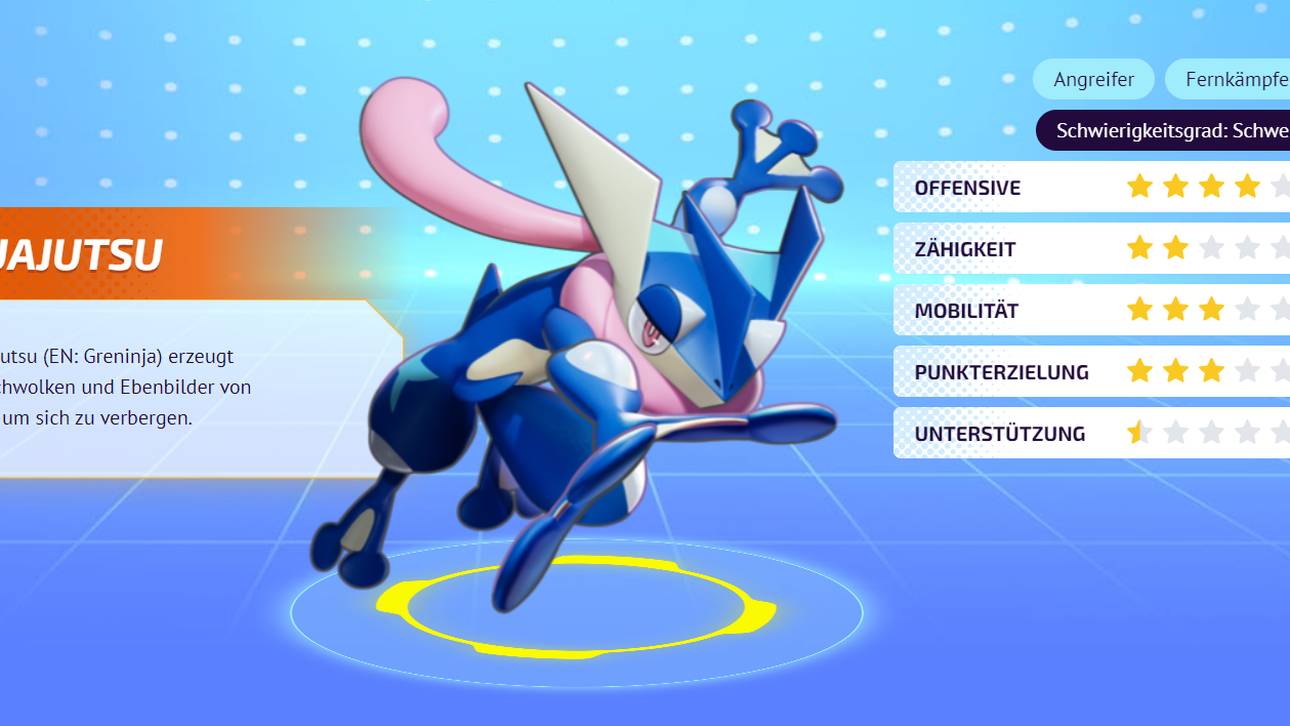
Task: Open the Angreifer category pill
Action: click(x=1093, y=78)
